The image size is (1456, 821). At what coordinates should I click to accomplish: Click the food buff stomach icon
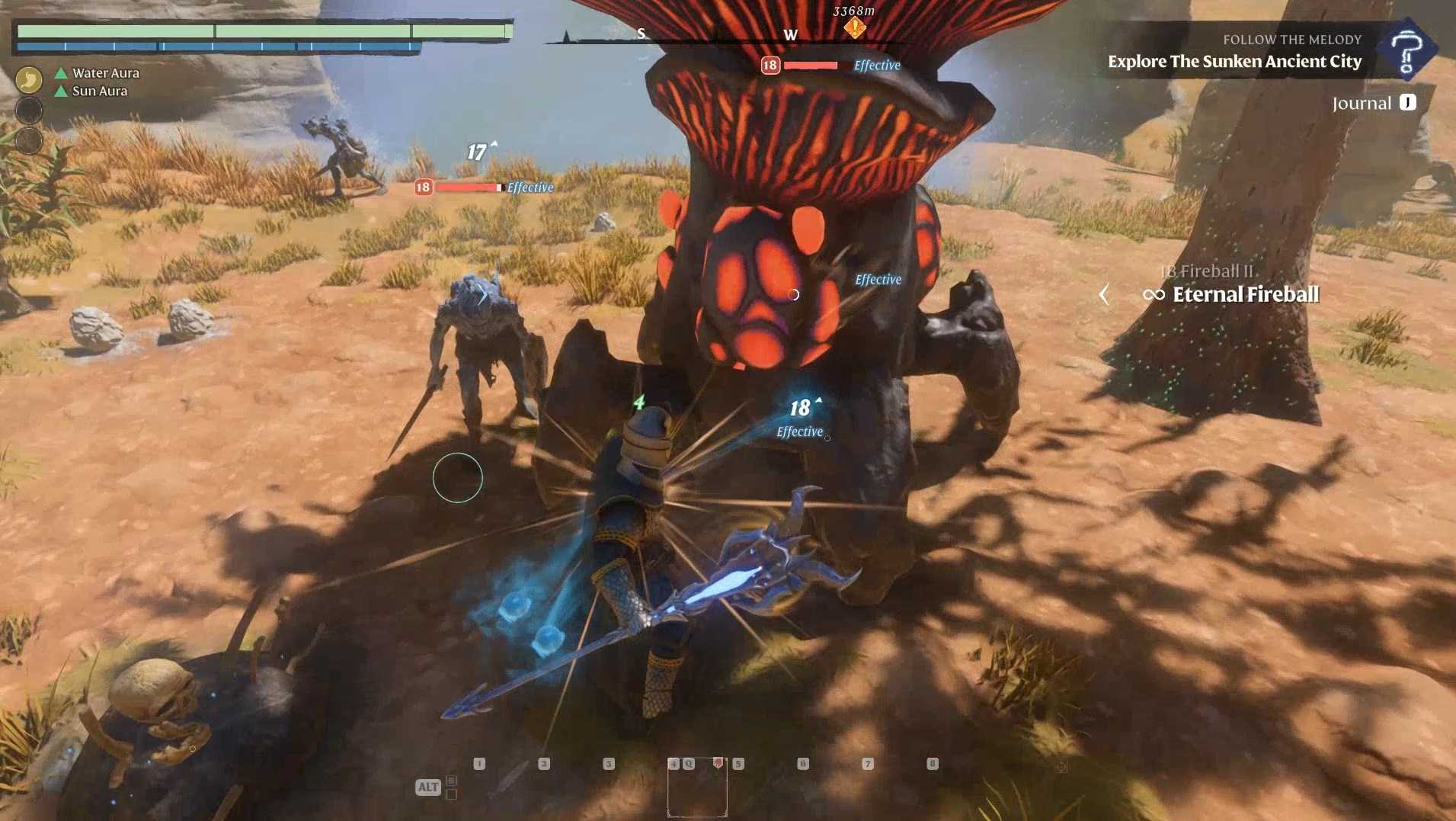click(x=29, y=79)
